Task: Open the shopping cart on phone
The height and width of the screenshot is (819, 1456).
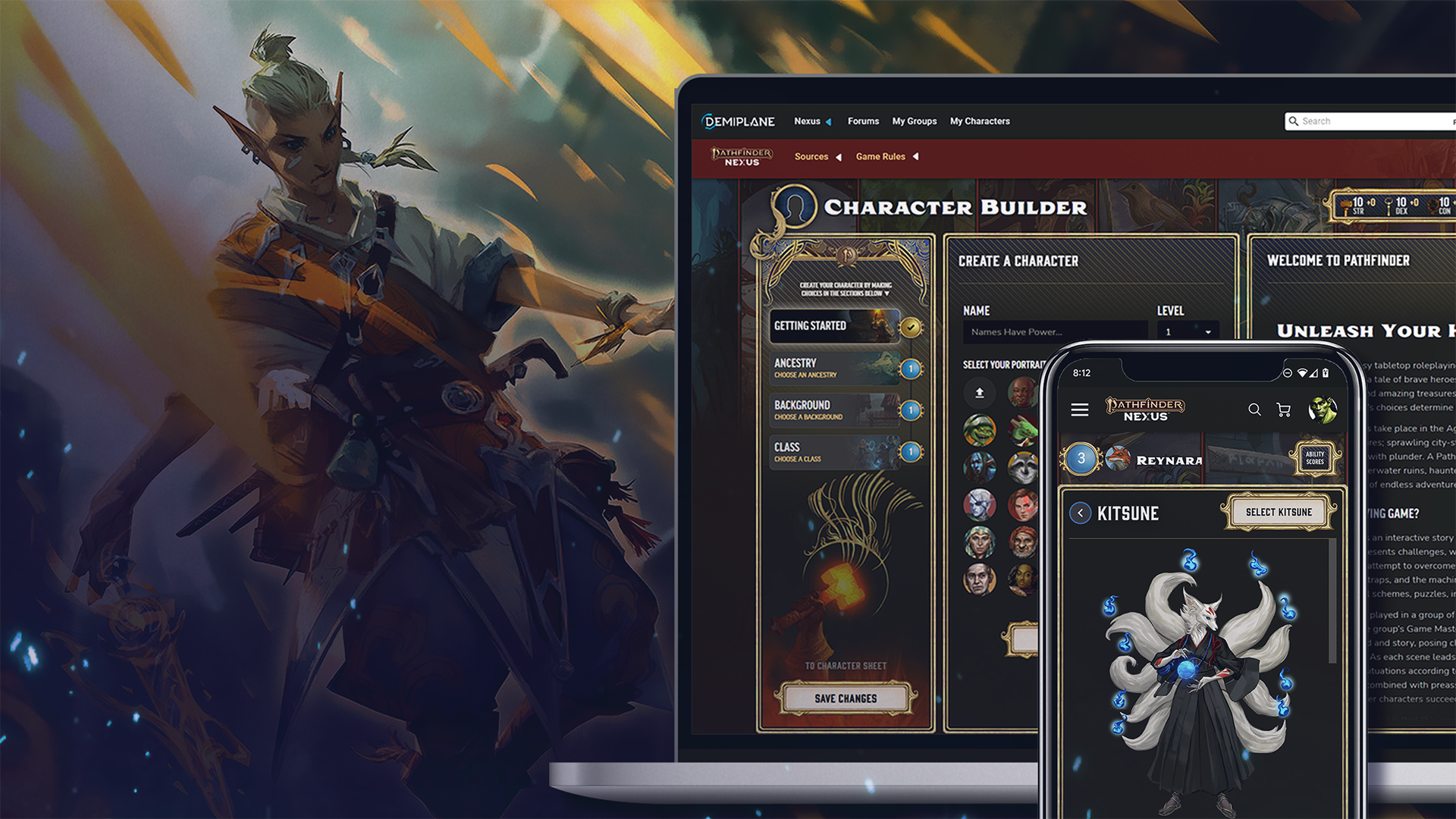Action: coord(1284,410)
